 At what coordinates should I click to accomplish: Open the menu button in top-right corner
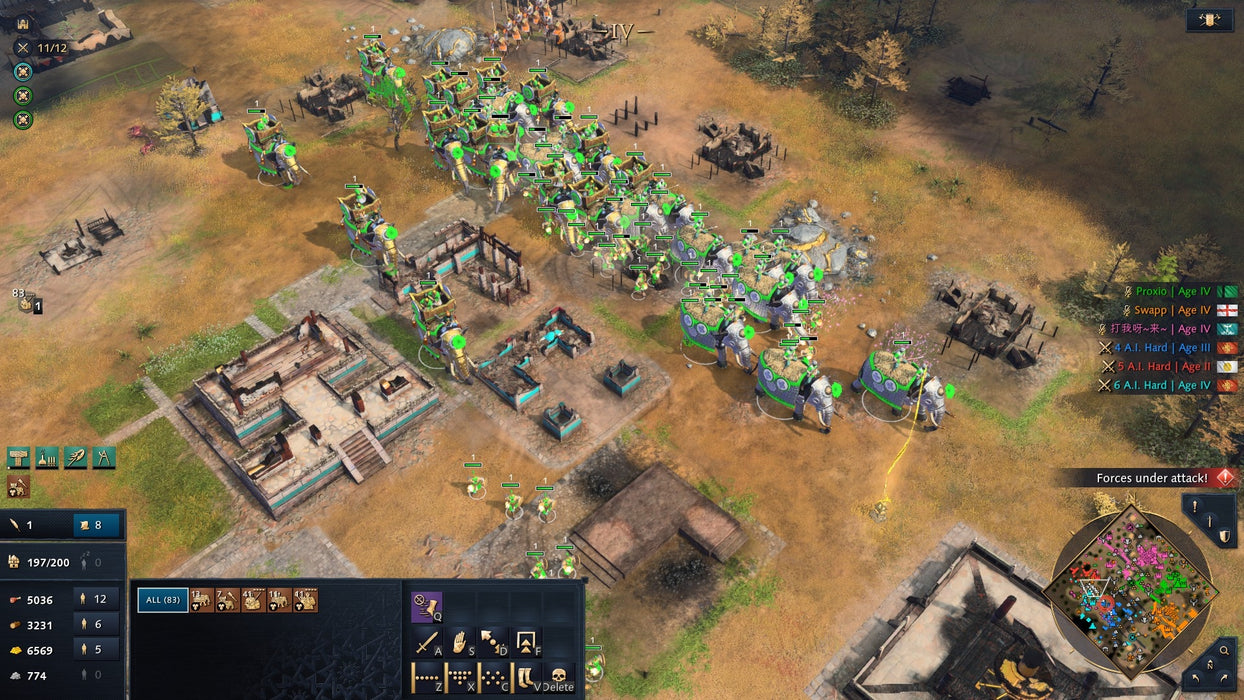click(x=1209, y=20)
